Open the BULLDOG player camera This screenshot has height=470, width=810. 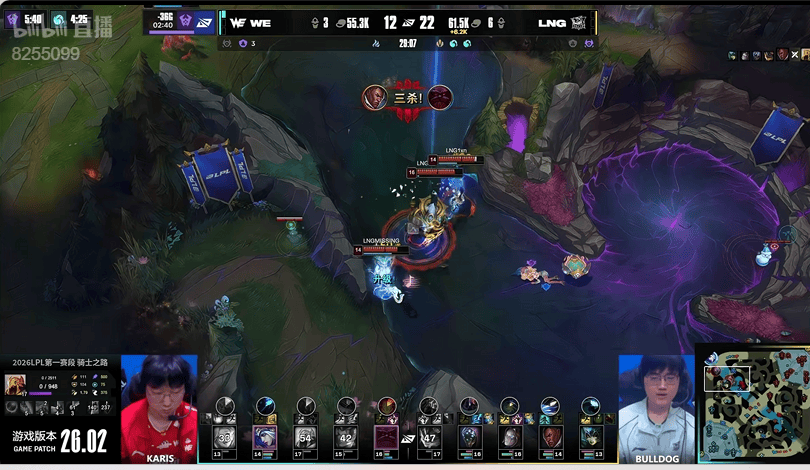[x=655, y=403]
